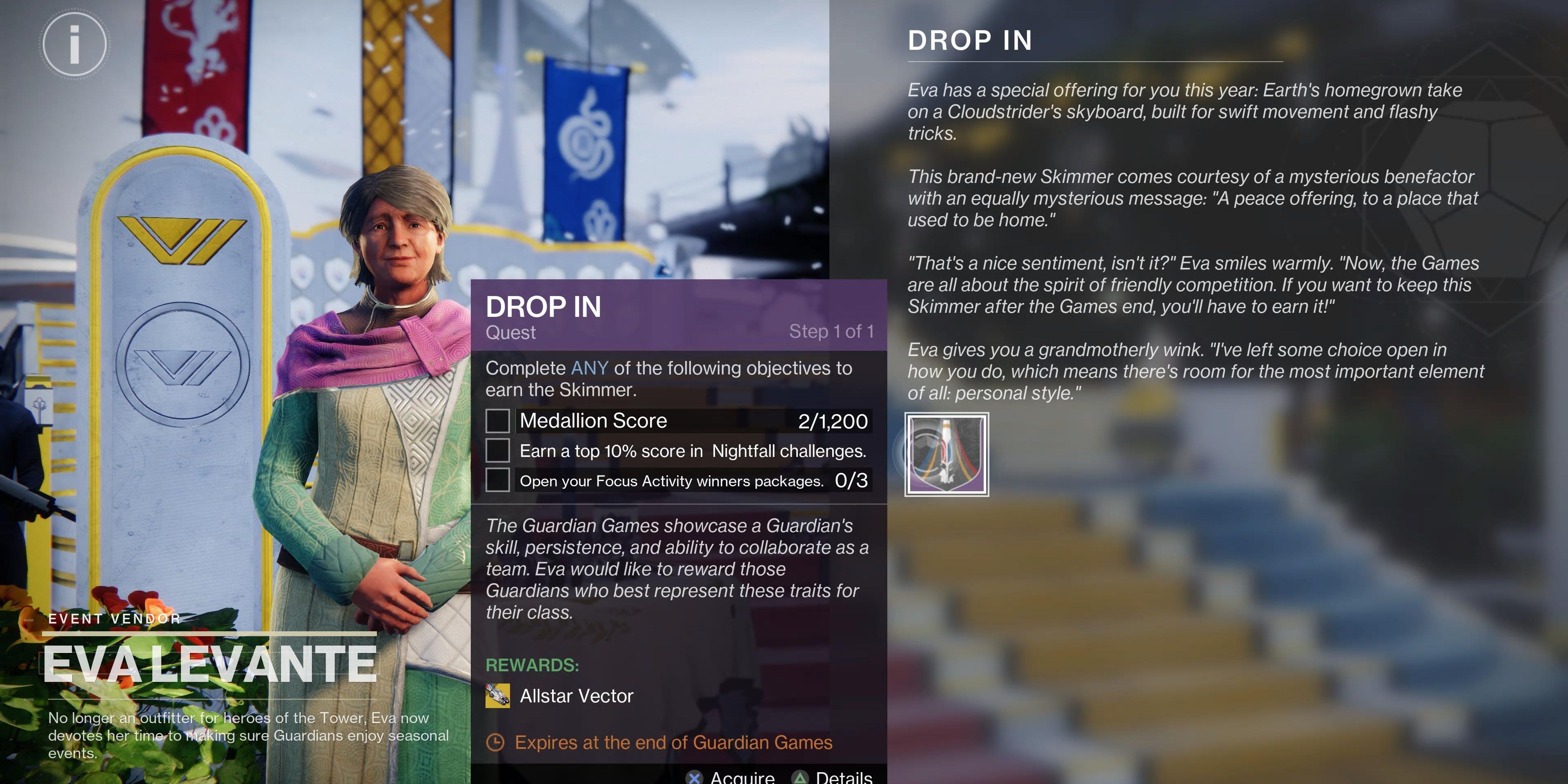This screenshot has width=1568, height=784.
Task: Click the clock icon beside the expiration text
Action: coord(497,743)
